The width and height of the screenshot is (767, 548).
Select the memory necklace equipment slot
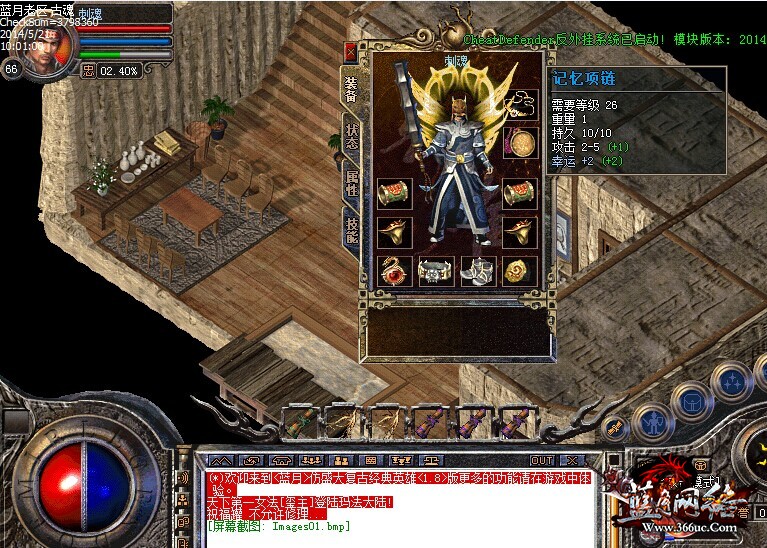coord(520,102)
